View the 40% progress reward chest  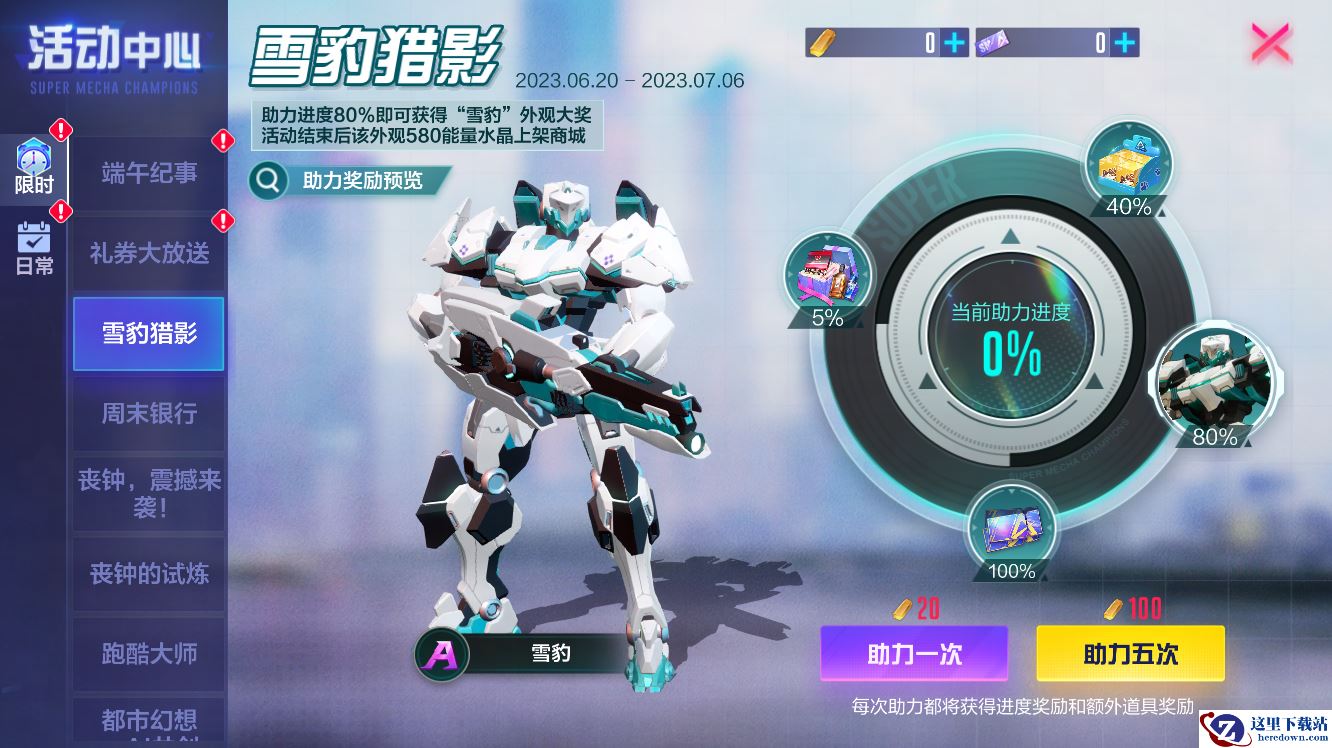tap(1128, 166)
